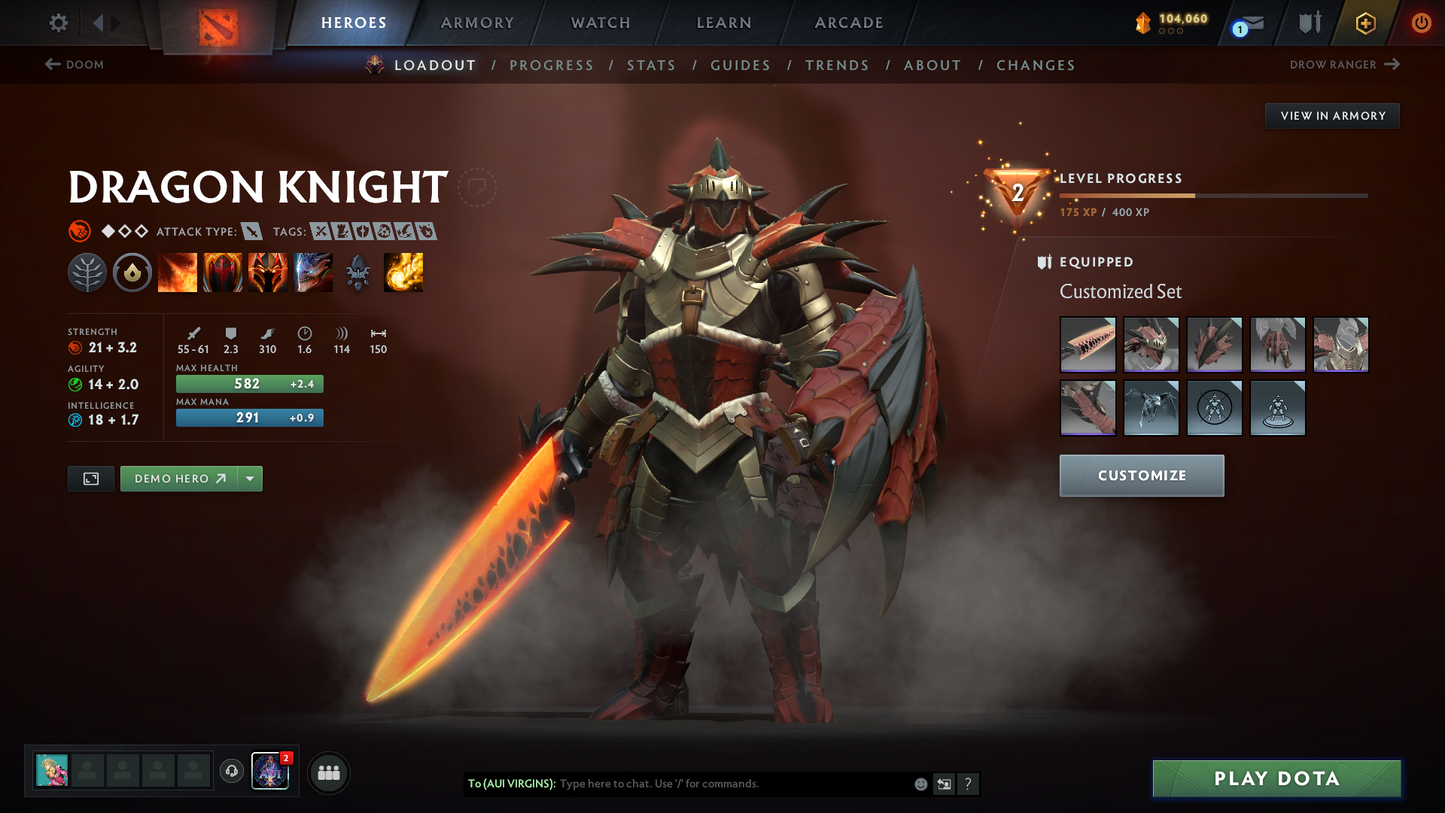
Task: Open the friends/party icon near the chat bar
Action: [x=329, y=772]
